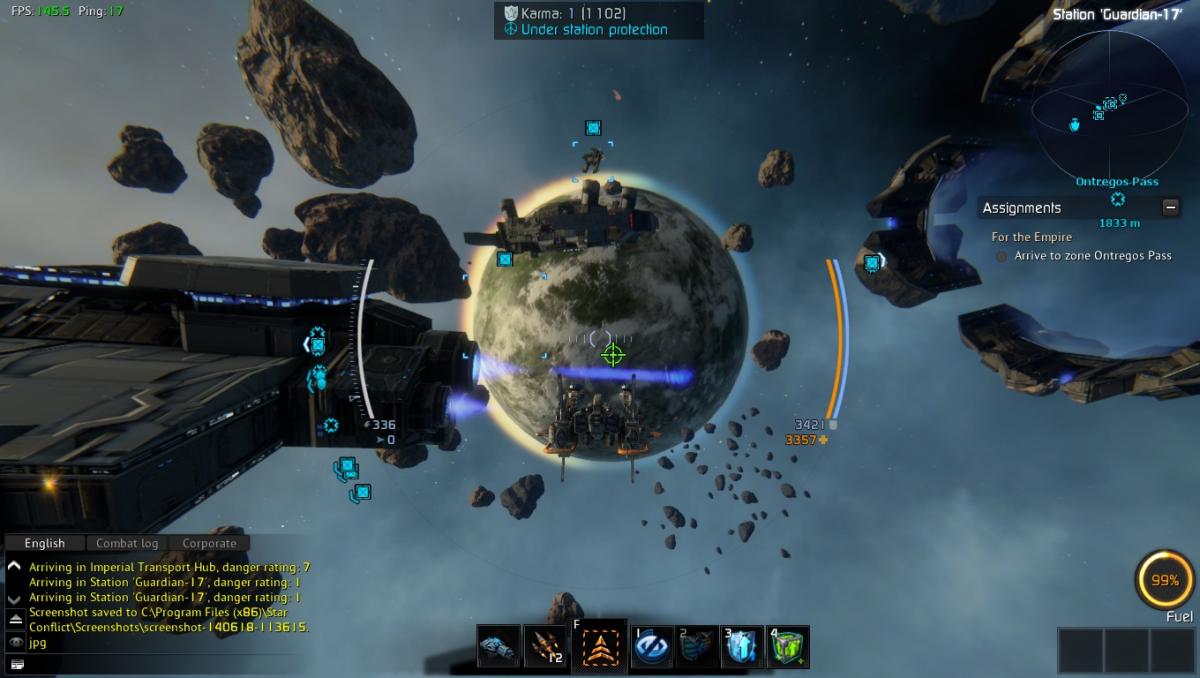The image size is (1200, 678).
Task: Select the For the Empire assignment
Action: pyautogui.click(x=1032, y=237)
